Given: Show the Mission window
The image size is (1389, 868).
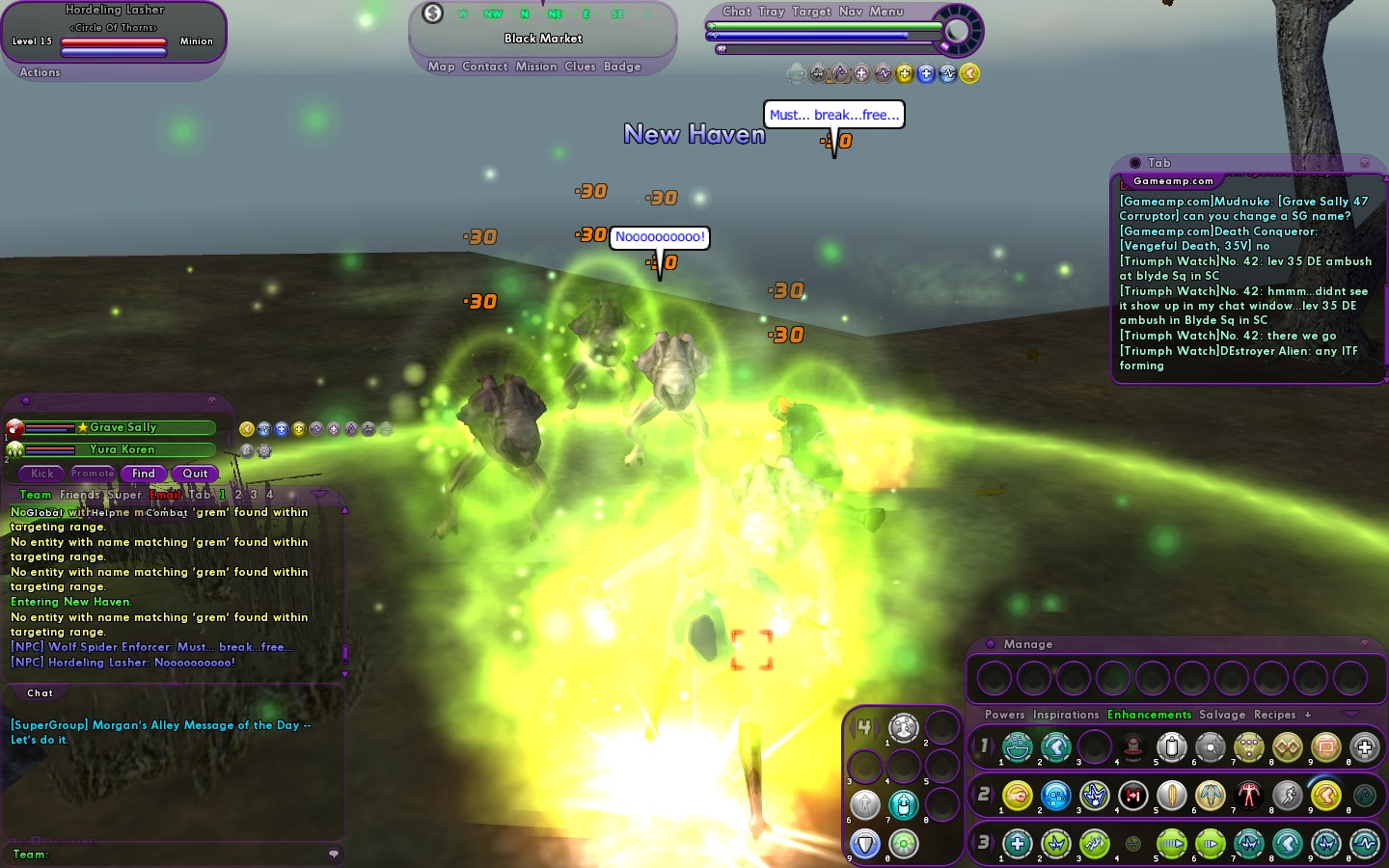Looking at the screenshot, I should (x=536, y=67).
